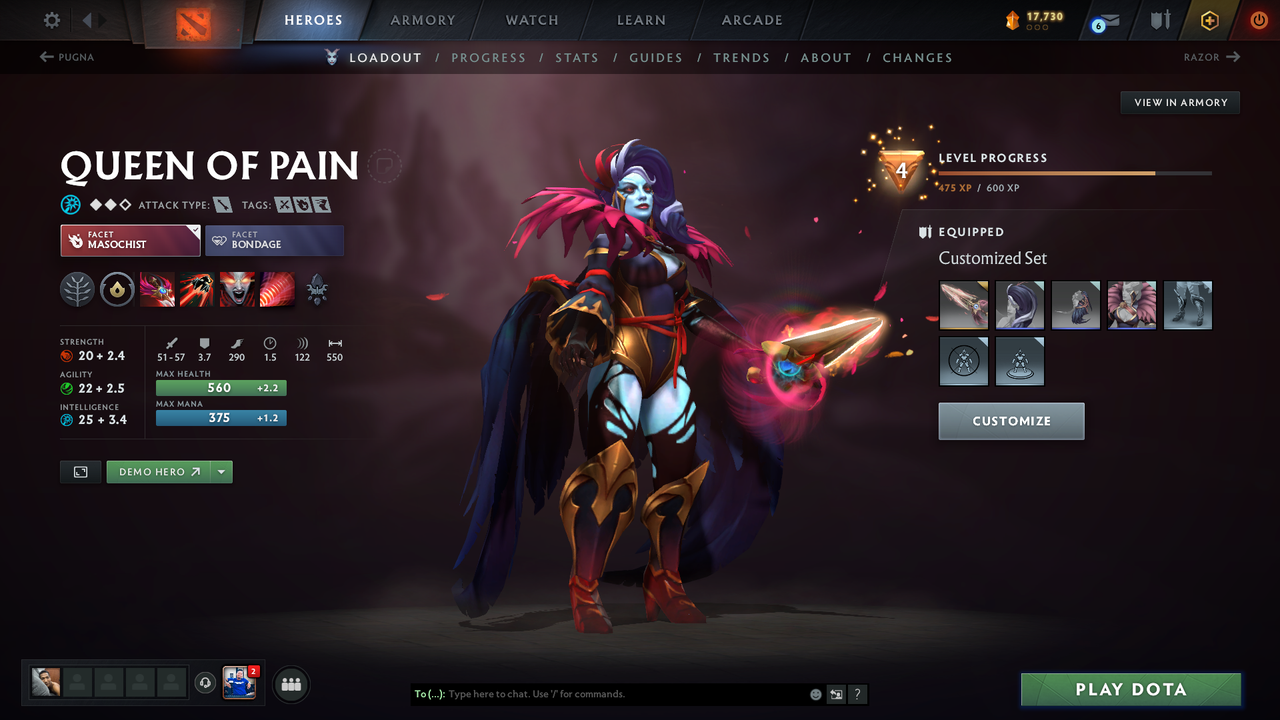Switch to the STATS tab
The width and height of the screenshot is (1280, 720).
click(x=577, y=57)
